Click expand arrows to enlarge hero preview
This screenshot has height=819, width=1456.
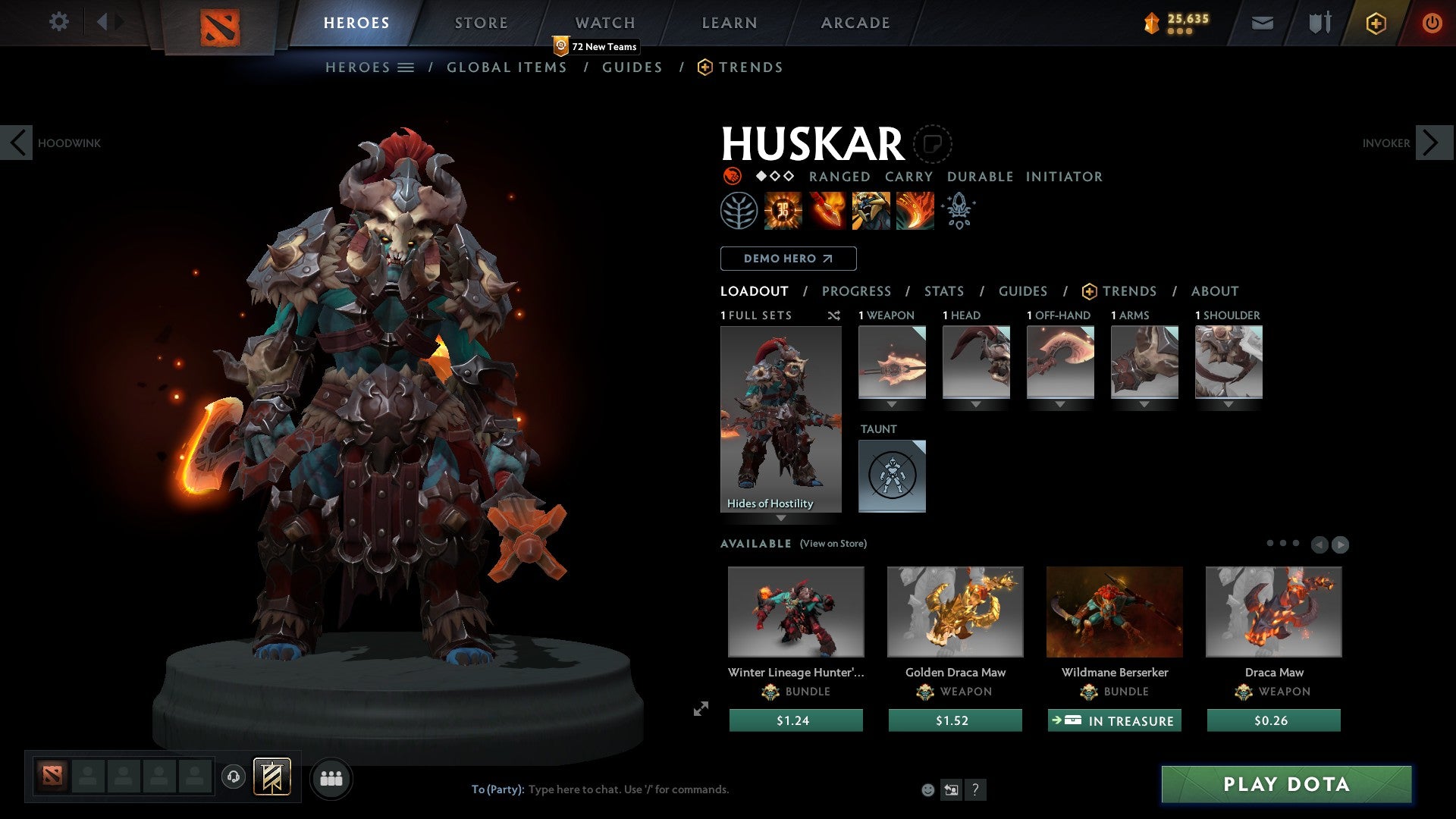[x=700, y=710]
